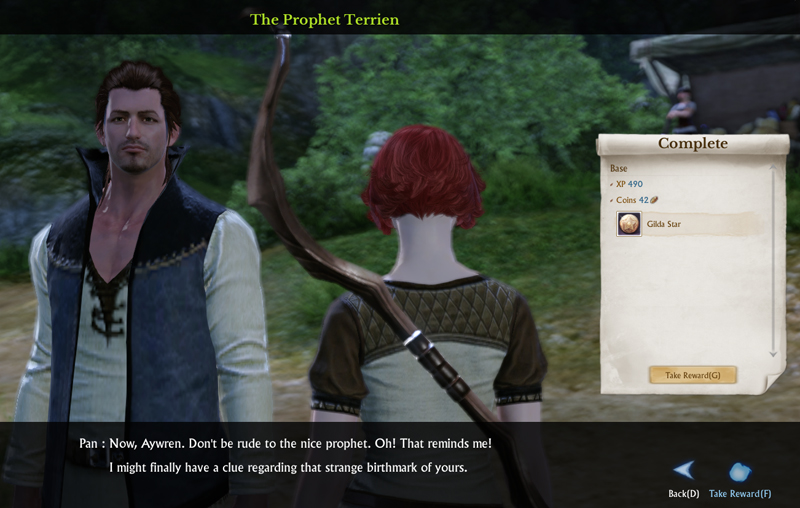Go back with the blue arrow icon
The height and width of the screenshot is (508, 800).
click(x=684, y=470)
